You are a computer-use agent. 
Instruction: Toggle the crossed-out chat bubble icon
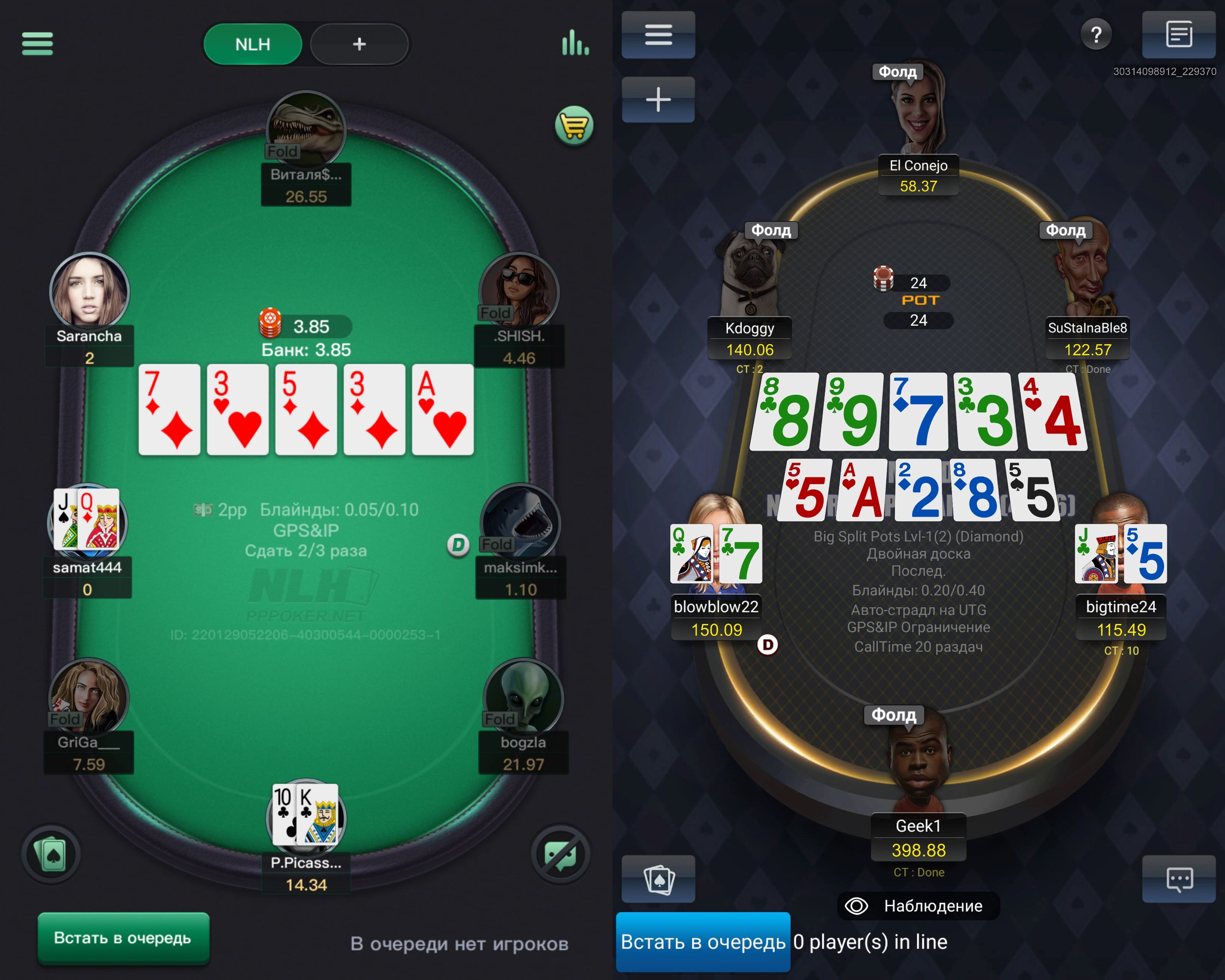point(560,854)
